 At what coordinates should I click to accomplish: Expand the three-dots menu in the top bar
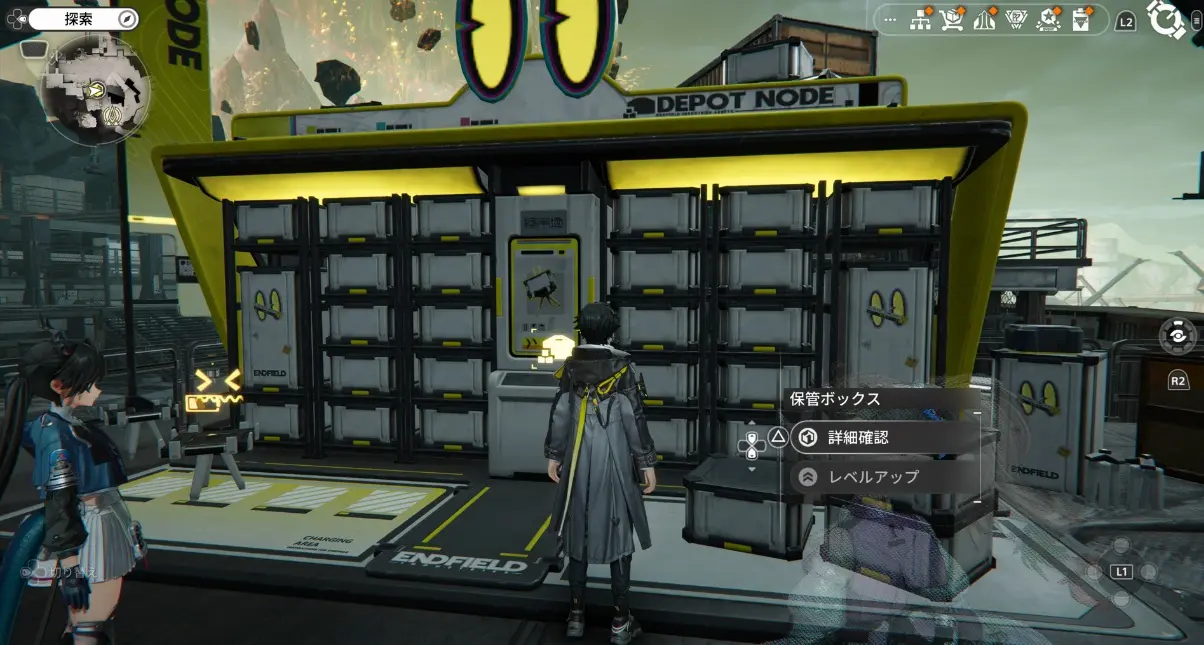(891, 20)
